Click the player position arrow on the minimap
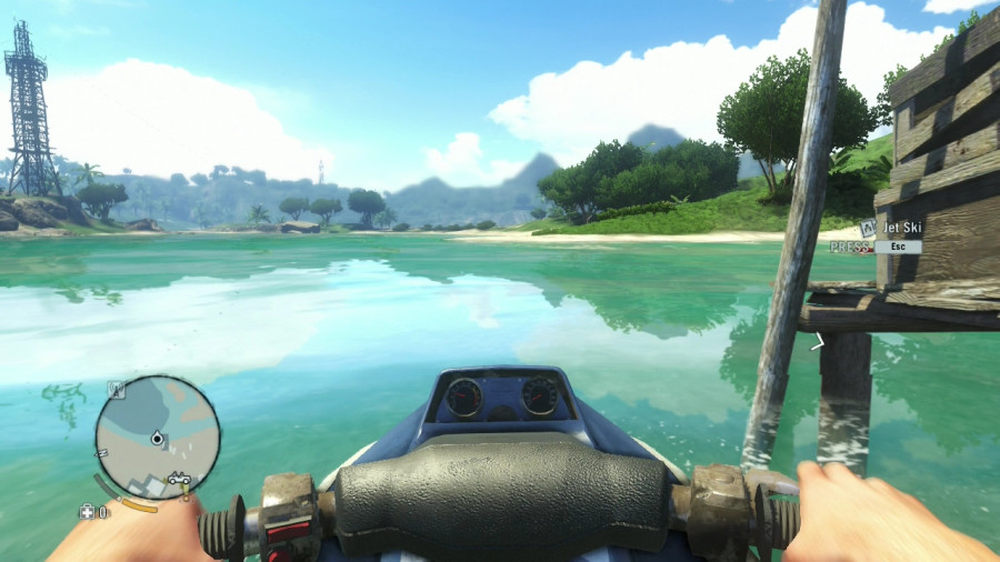 pos(157,438)
